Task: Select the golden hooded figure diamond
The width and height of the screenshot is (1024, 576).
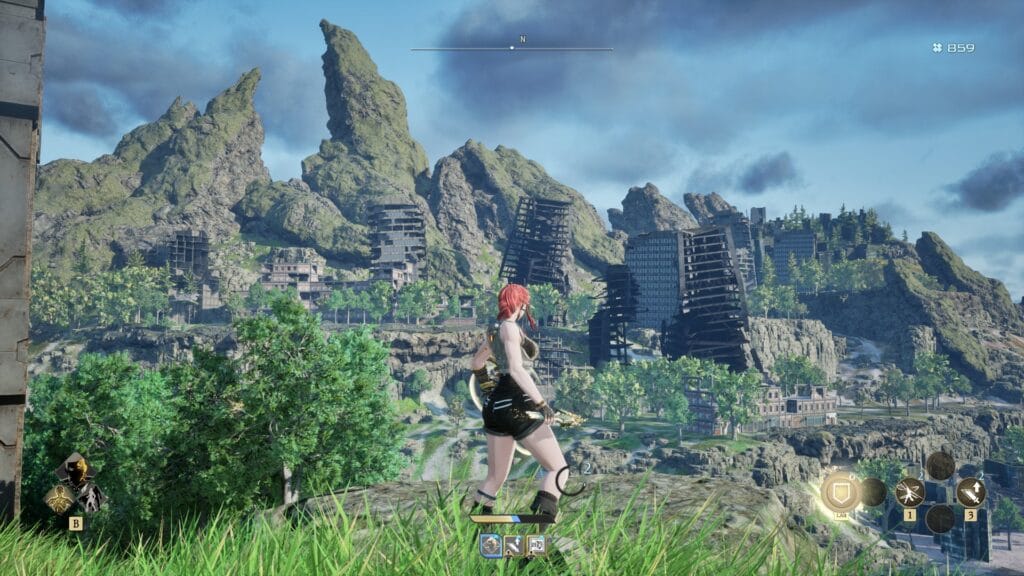Action: 74,469
